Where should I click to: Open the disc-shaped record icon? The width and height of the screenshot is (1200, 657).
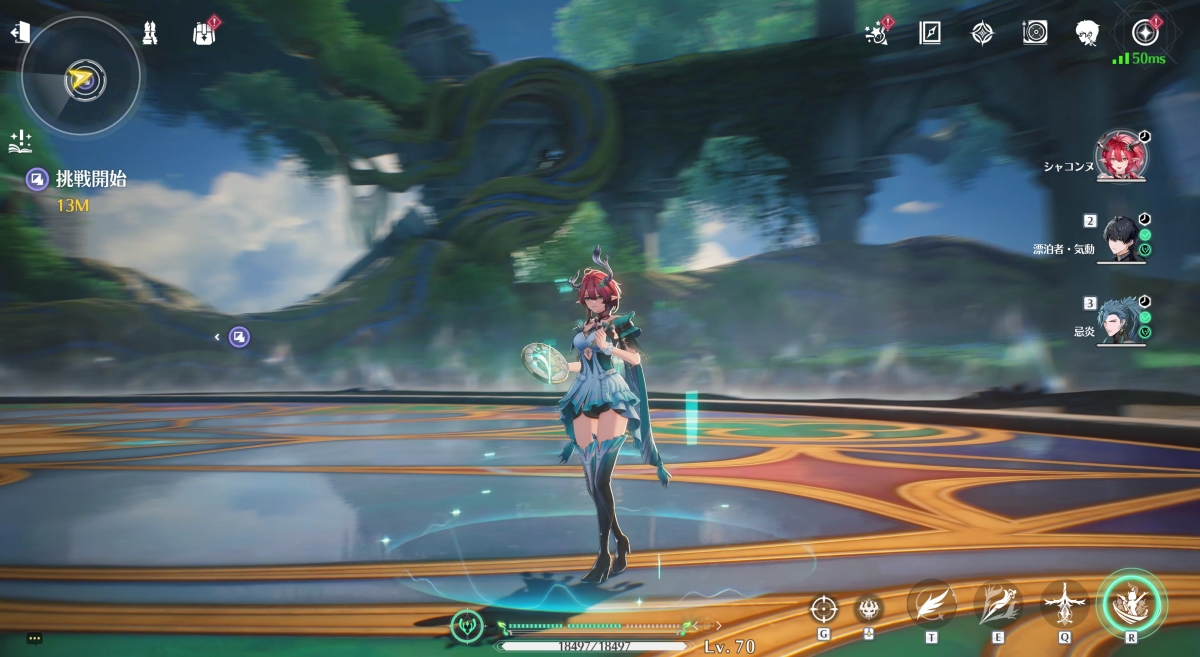1035,33
